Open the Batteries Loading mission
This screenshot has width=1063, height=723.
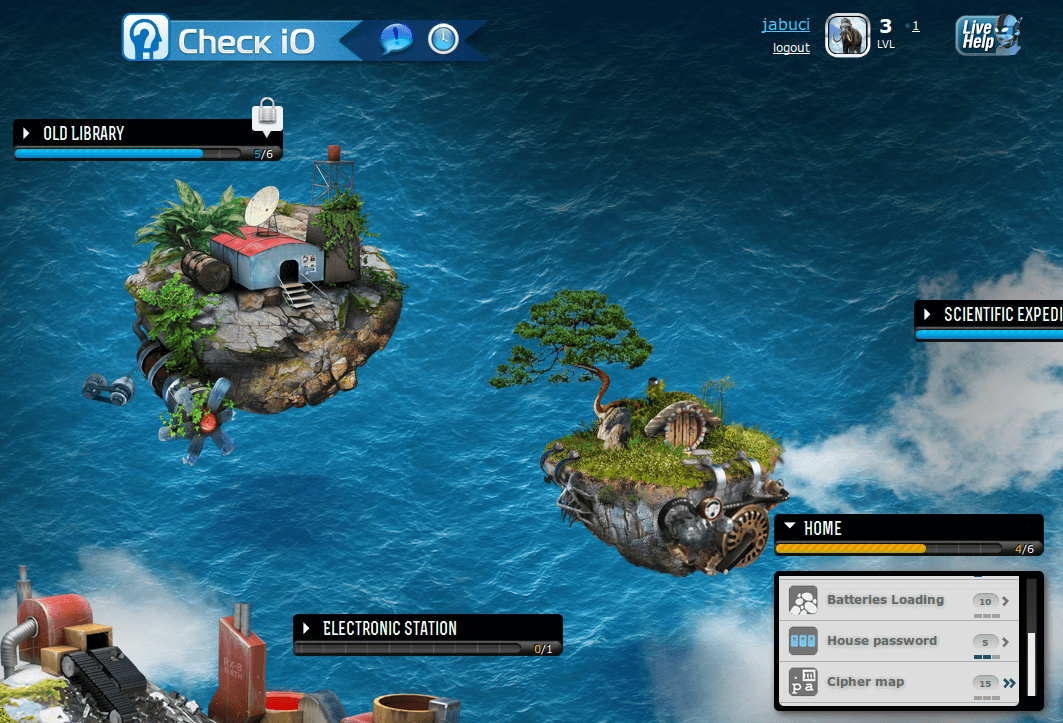click(x=885, y=600)
